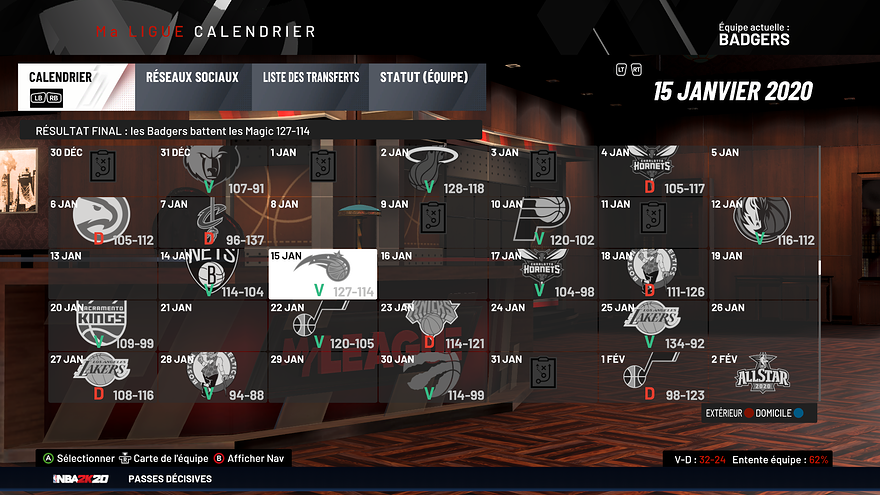Select the 1 Fév Jazz game day
The image size is (880, 495).
click(x=653, y=376)
